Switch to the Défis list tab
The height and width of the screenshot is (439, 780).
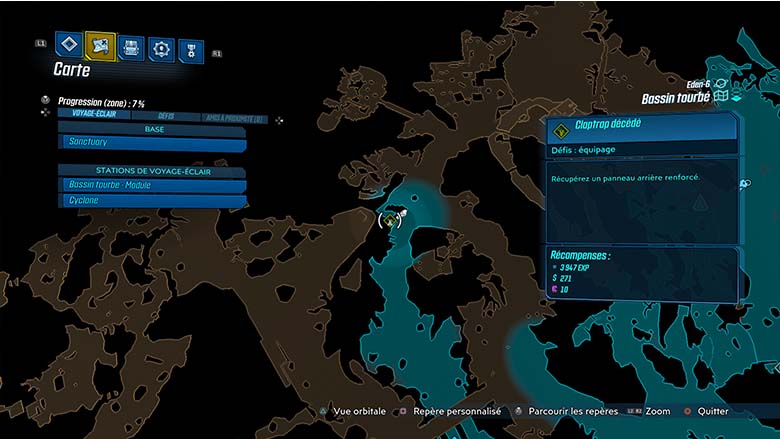tap(167, 117)
